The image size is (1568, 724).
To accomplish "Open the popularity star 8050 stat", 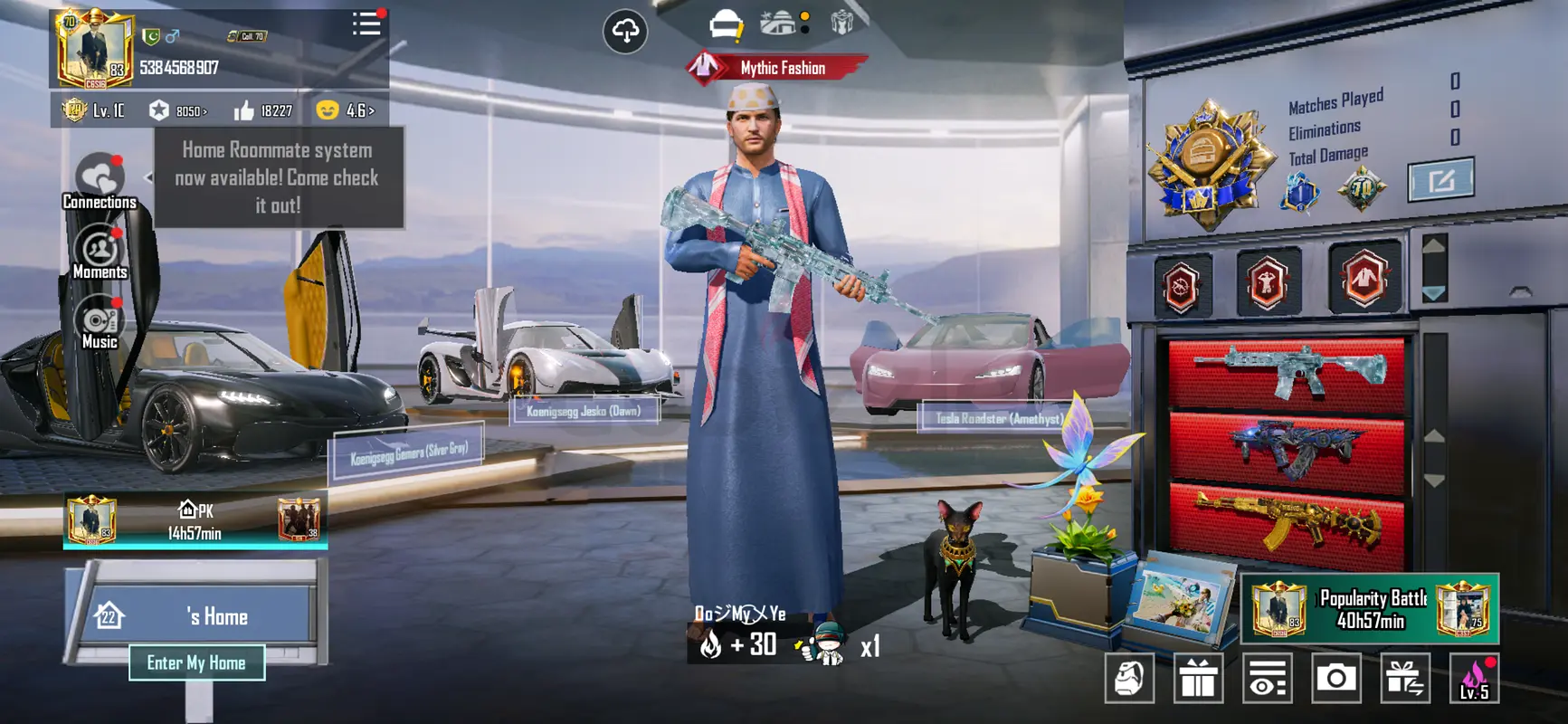I will click(x=178, y=110).
